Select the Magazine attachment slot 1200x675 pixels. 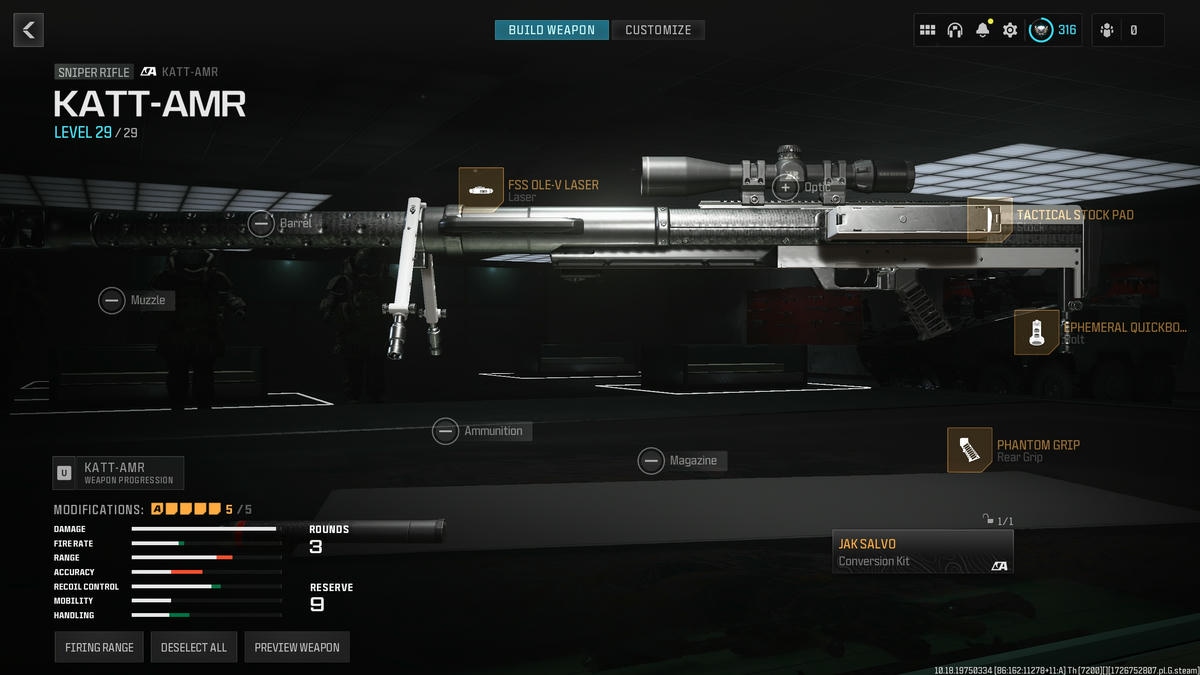click(652, 461)
